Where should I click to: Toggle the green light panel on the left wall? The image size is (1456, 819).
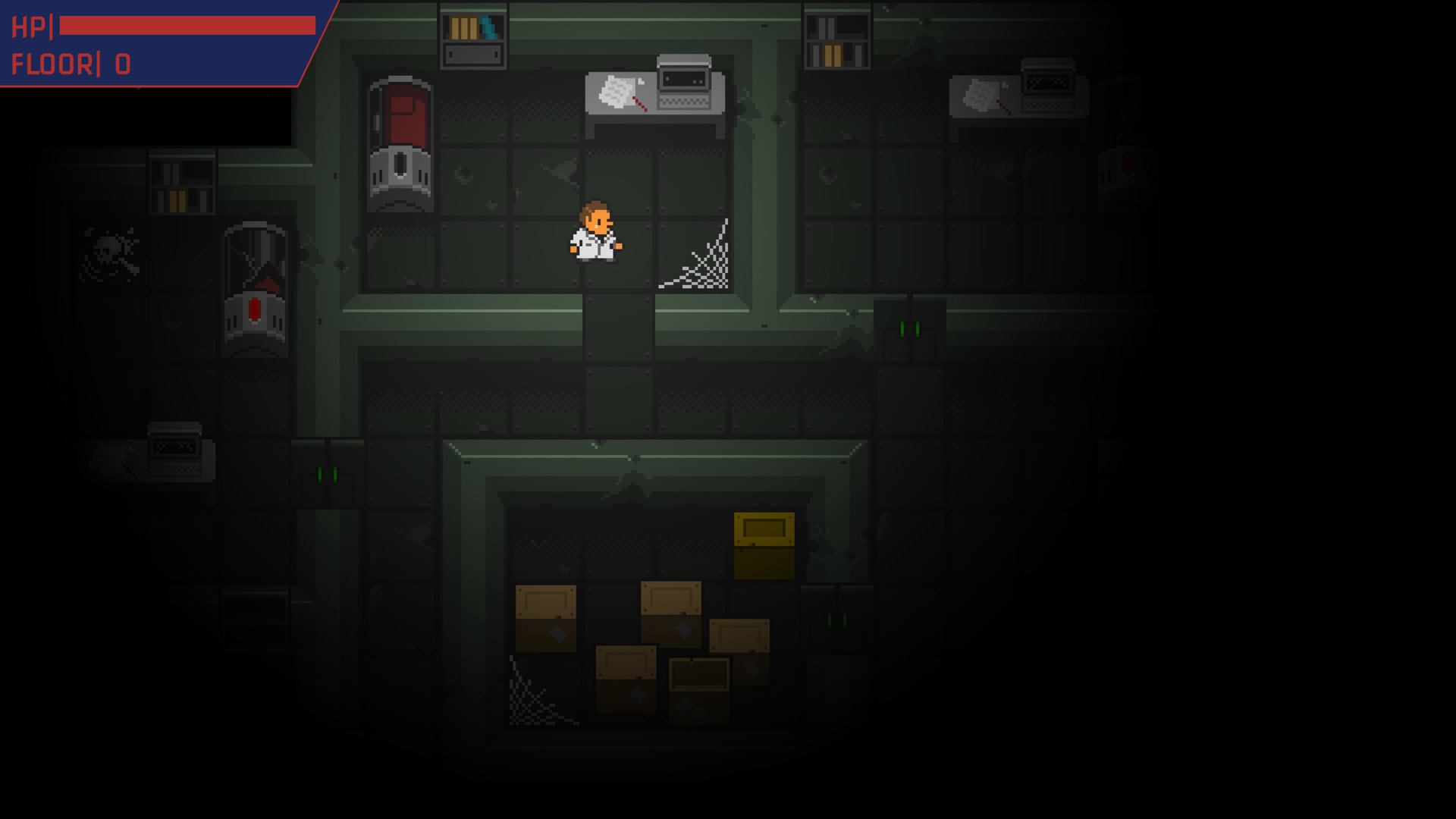326,474
